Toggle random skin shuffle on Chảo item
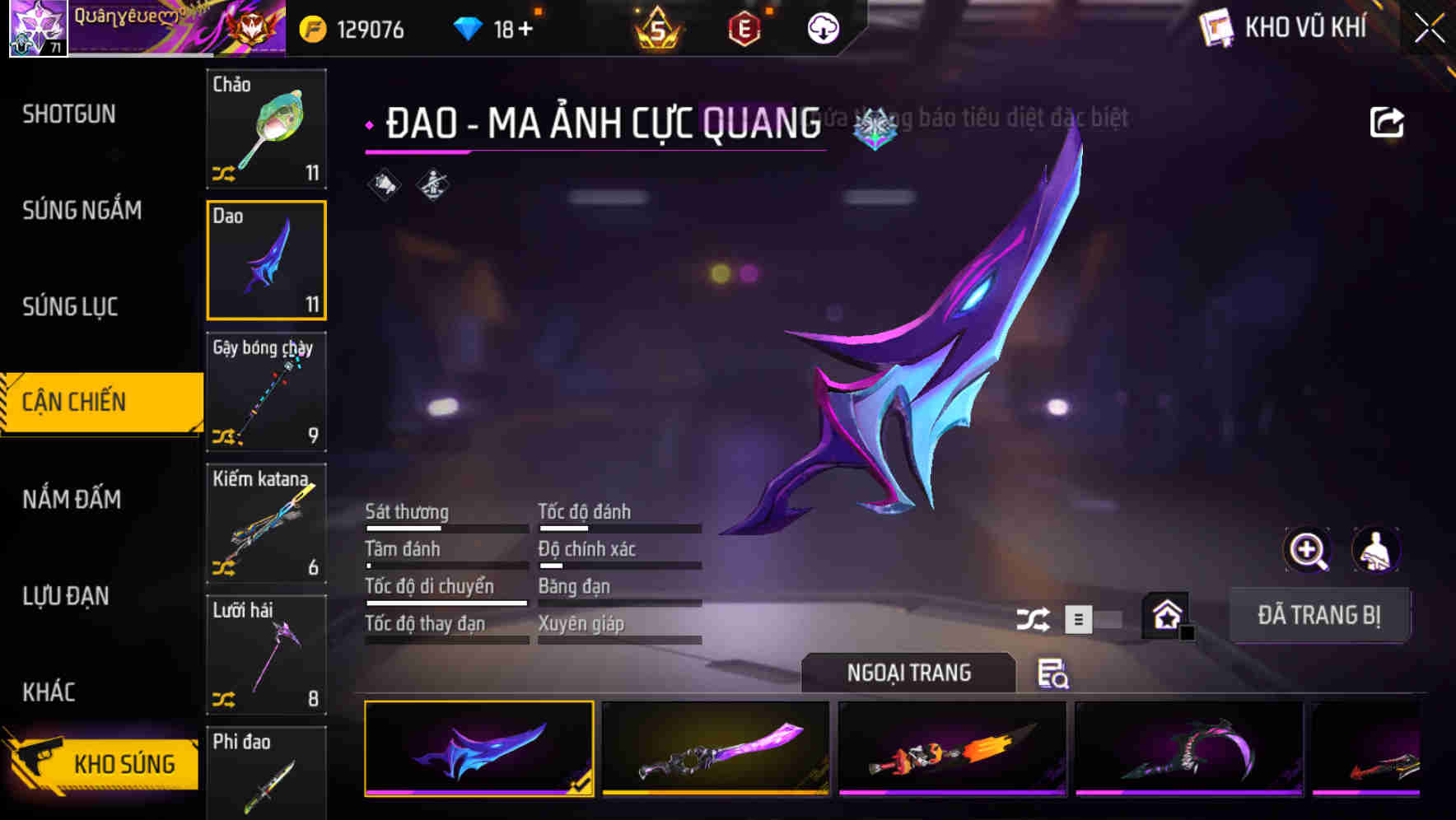 (225, 173)
